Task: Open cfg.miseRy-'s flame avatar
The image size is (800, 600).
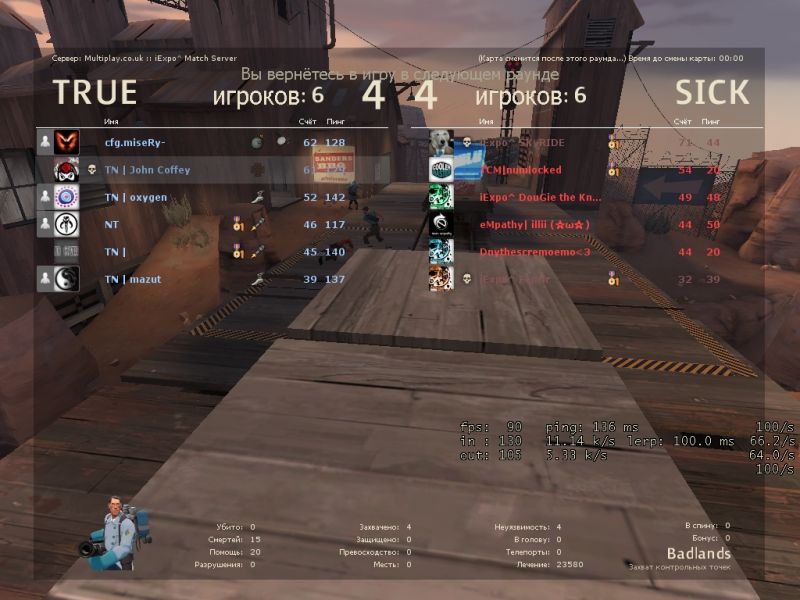Action: [x=66, y=142]
